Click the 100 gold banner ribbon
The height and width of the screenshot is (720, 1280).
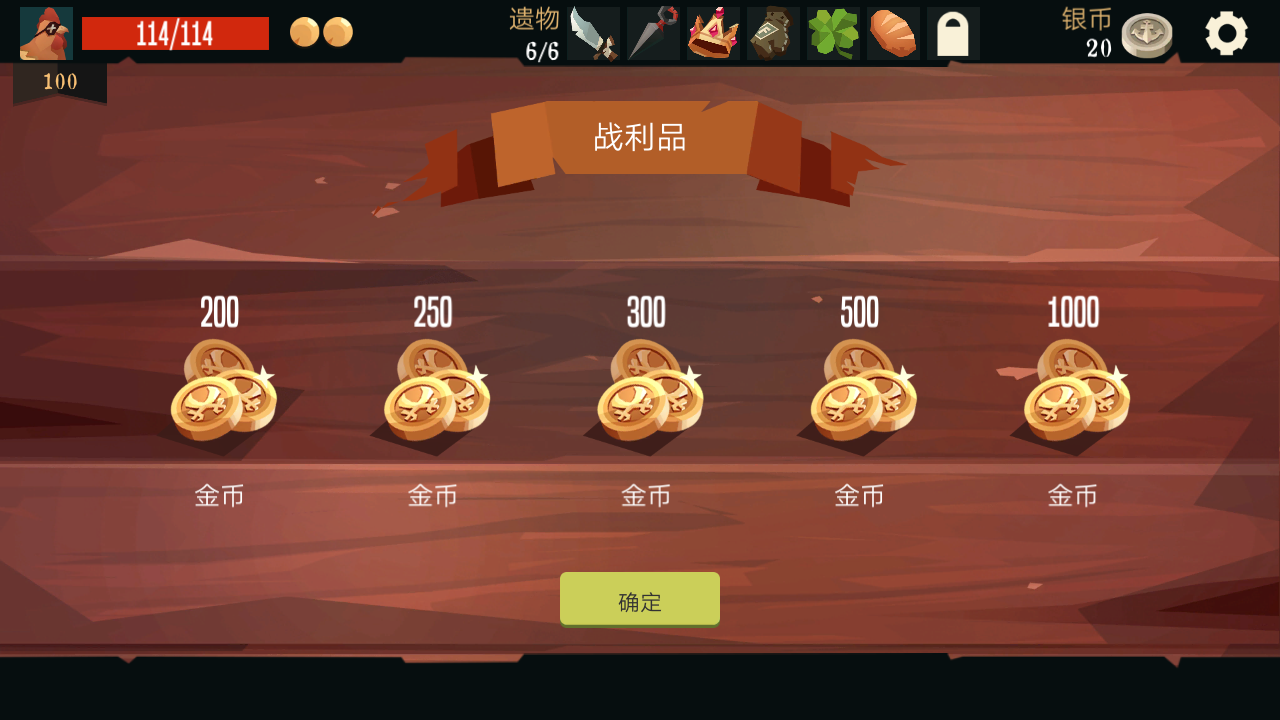pos(60,82)
